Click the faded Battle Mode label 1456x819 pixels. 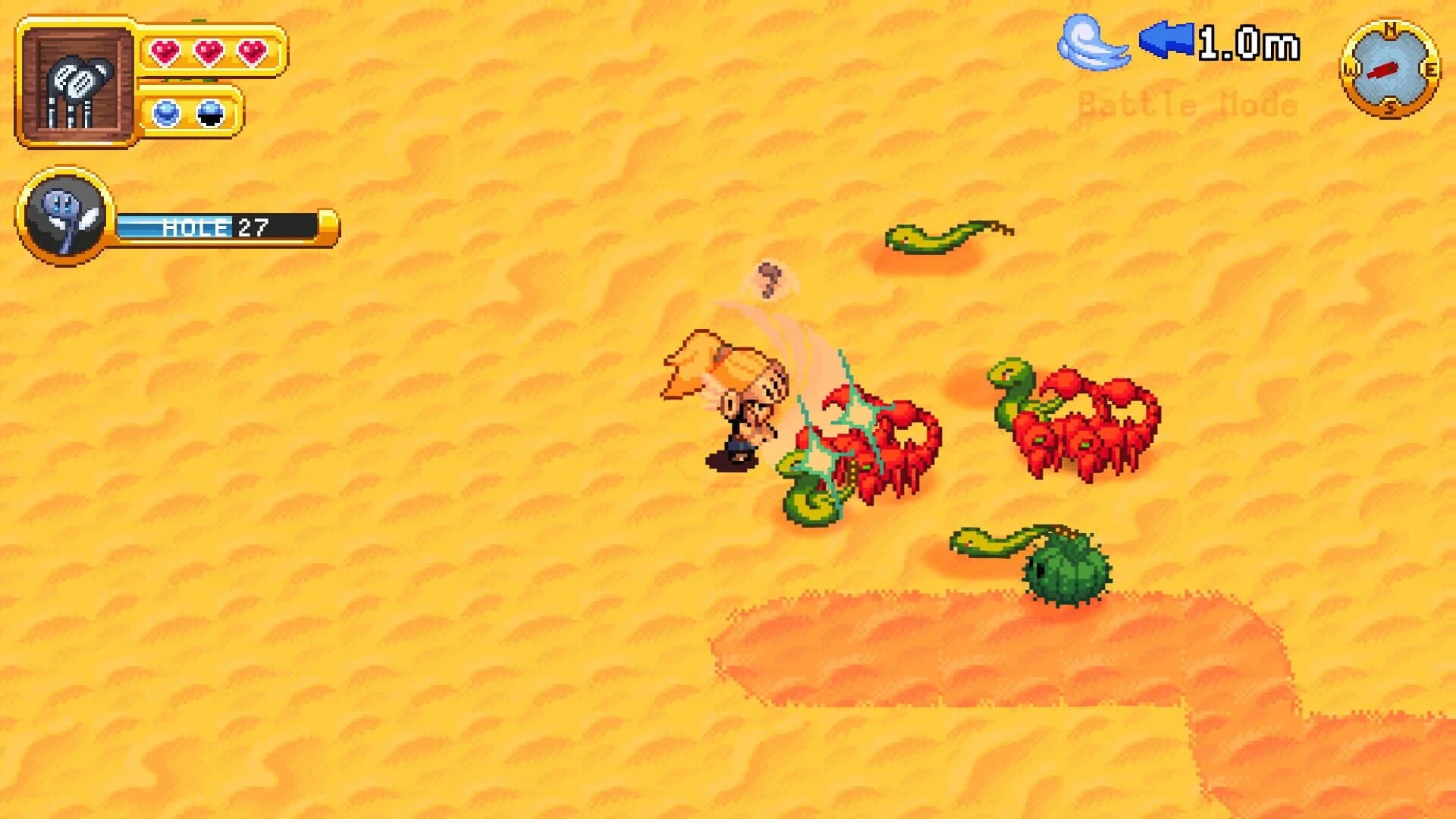[x=1185, y=102]
